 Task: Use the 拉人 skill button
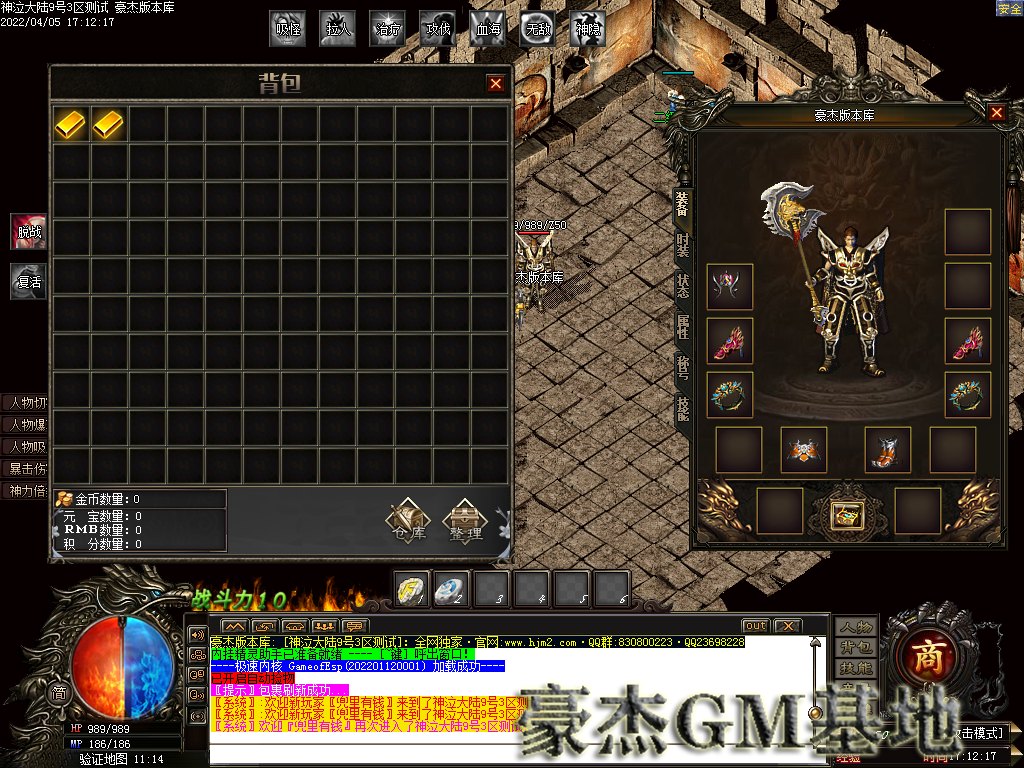338,29
